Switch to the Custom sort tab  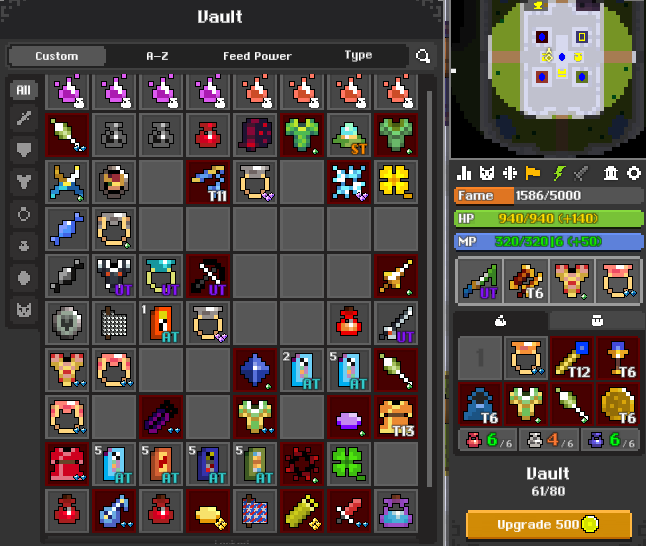(57, 56)
